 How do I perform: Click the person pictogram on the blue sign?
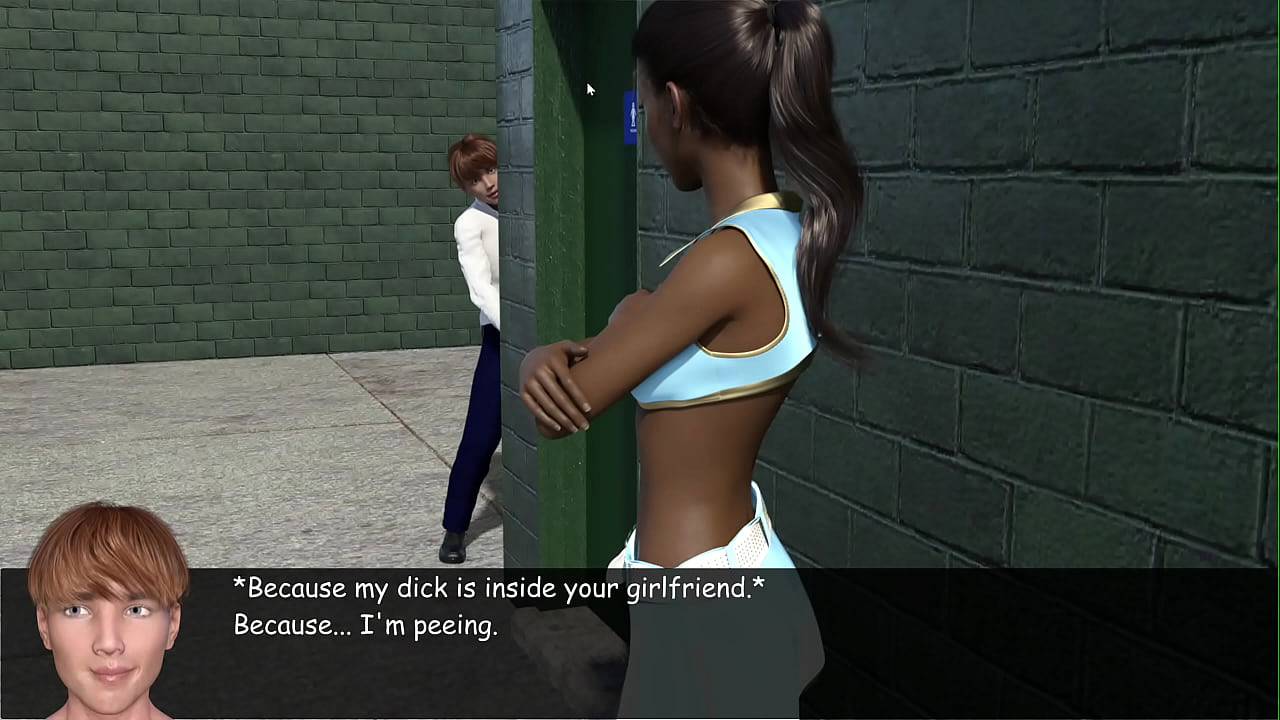[633, 118]
